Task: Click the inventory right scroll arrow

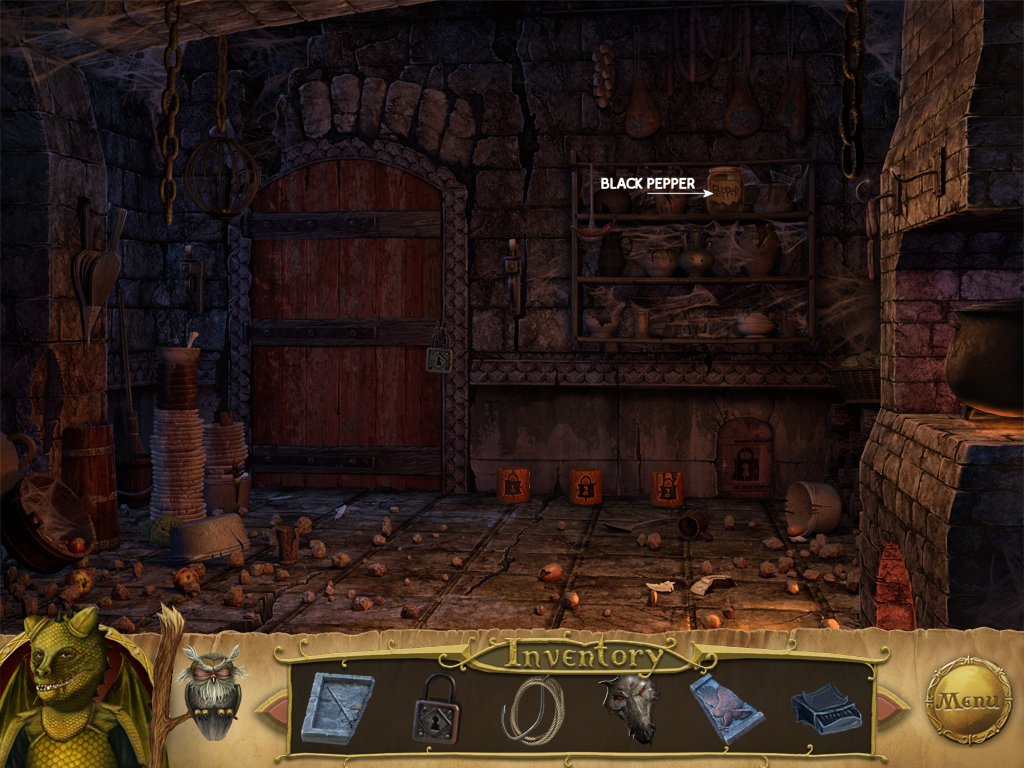Action: pyautogui.click(x=892, y=707)
